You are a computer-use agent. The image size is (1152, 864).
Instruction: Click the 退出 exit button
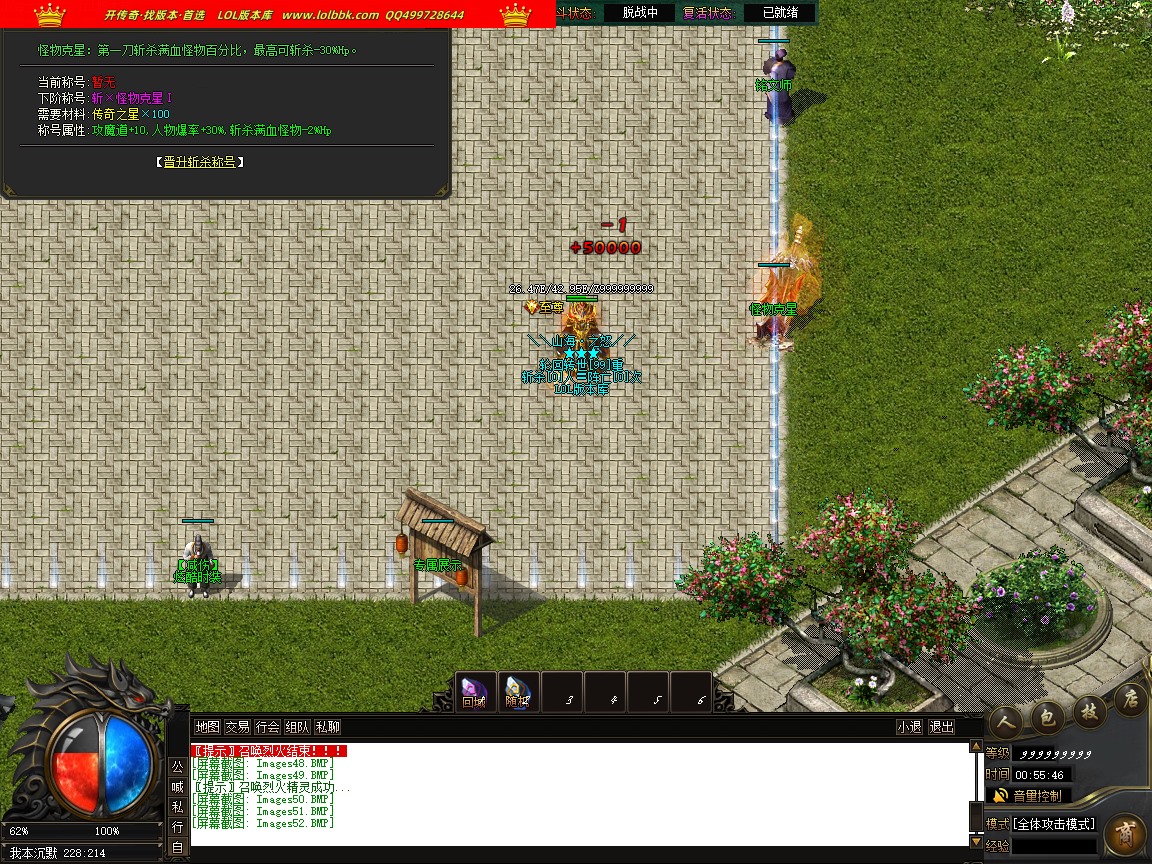point(941,727)
